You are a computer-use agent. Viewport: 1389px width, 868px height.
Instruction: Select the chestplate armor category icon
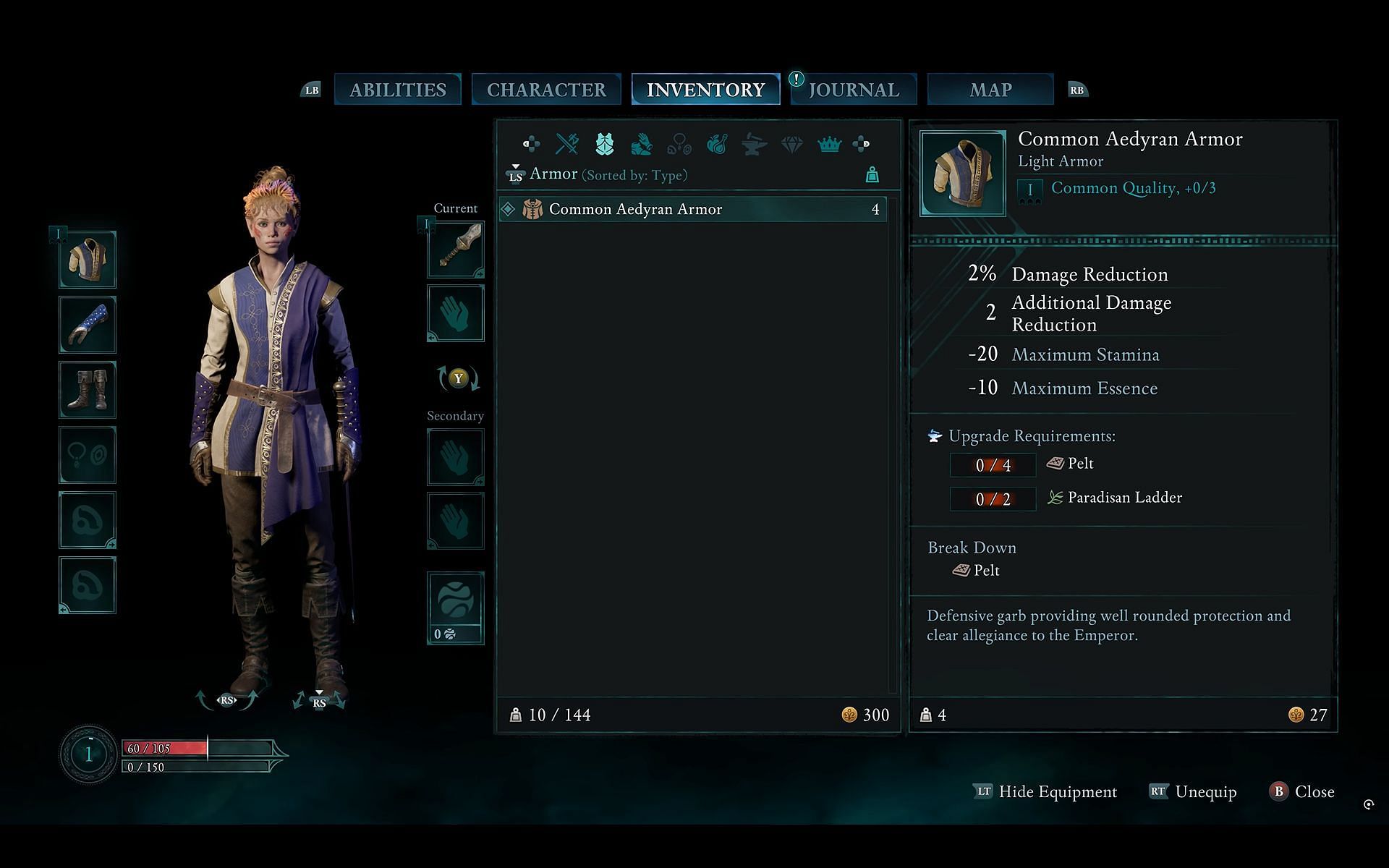pyautogui.click(x=605, y=144)
